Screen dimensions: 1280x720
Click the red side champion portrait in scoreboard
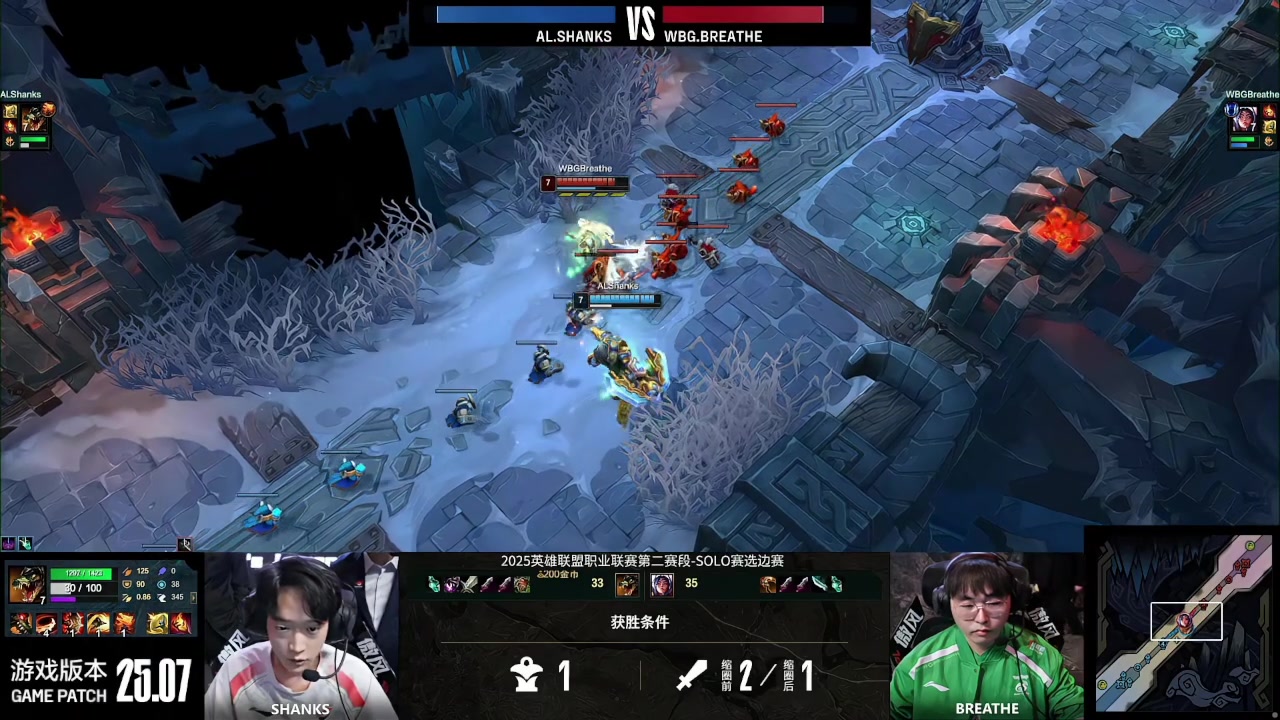click(x=661, y=584)
